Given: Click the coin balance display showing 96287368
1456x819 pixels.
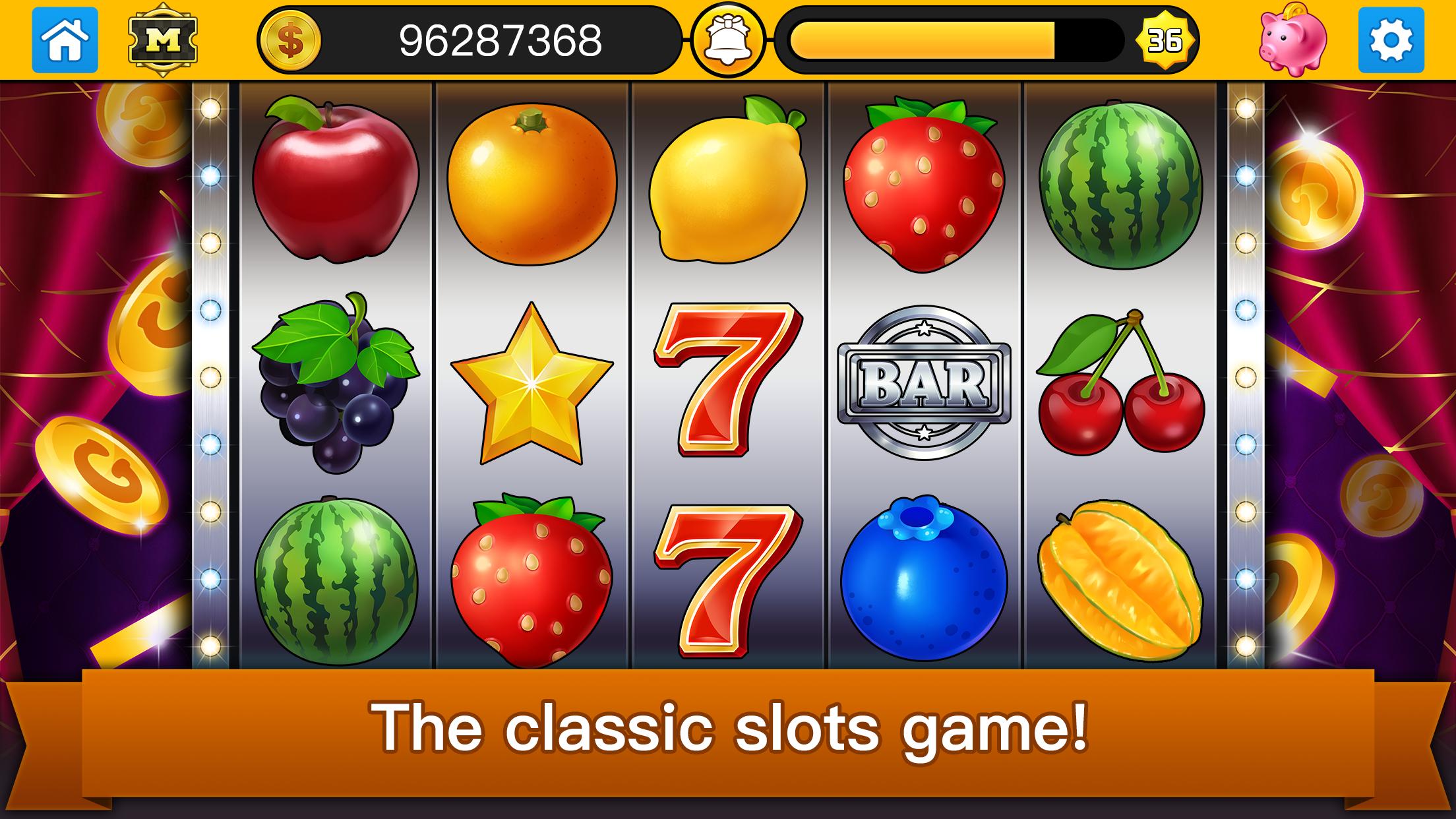Looking at the screenshot, I should pos(501,40).
